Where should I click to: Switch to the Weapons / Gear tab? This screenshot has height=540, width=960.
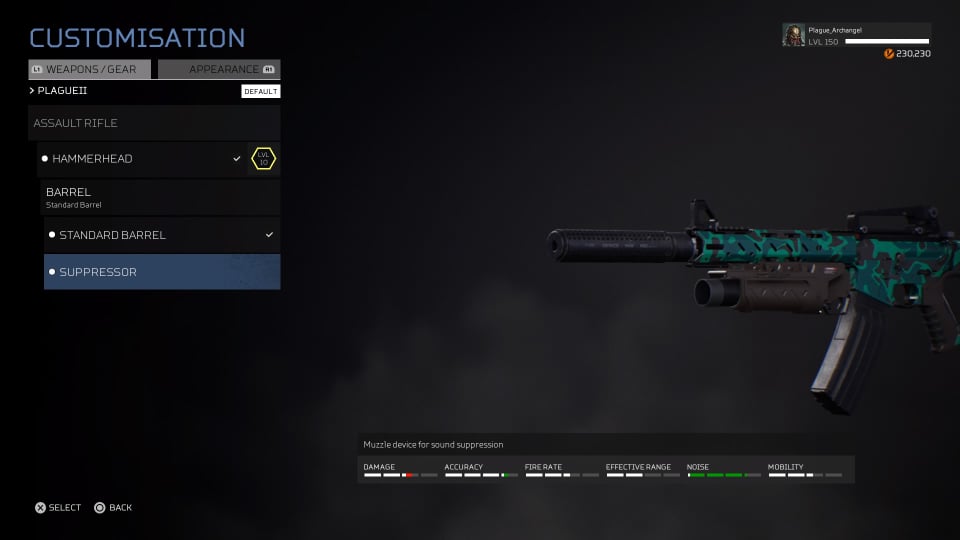click(x=90, y=70)
